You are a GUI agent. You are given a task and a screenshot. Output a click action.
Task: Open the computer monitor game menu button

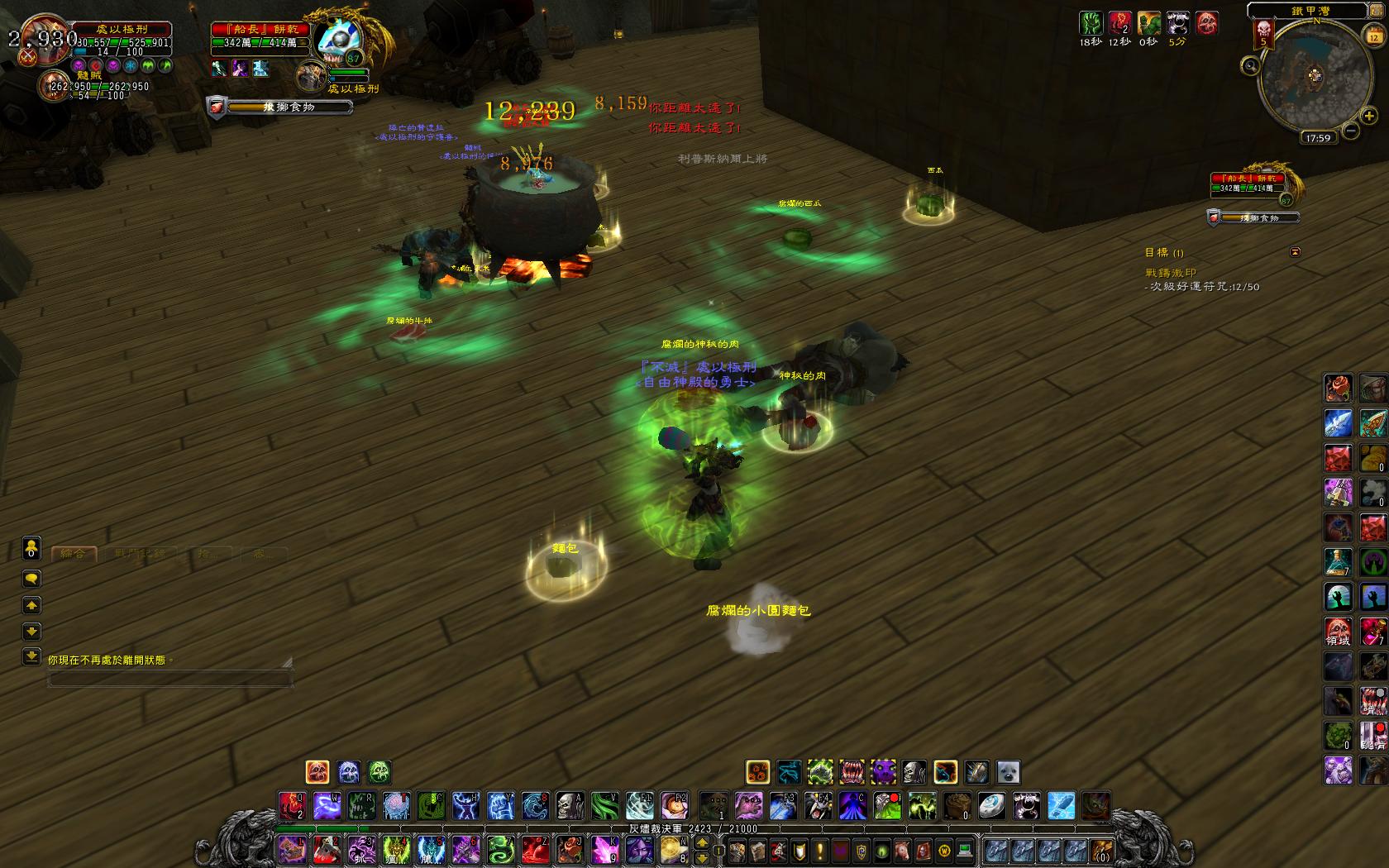pos(965,850)
